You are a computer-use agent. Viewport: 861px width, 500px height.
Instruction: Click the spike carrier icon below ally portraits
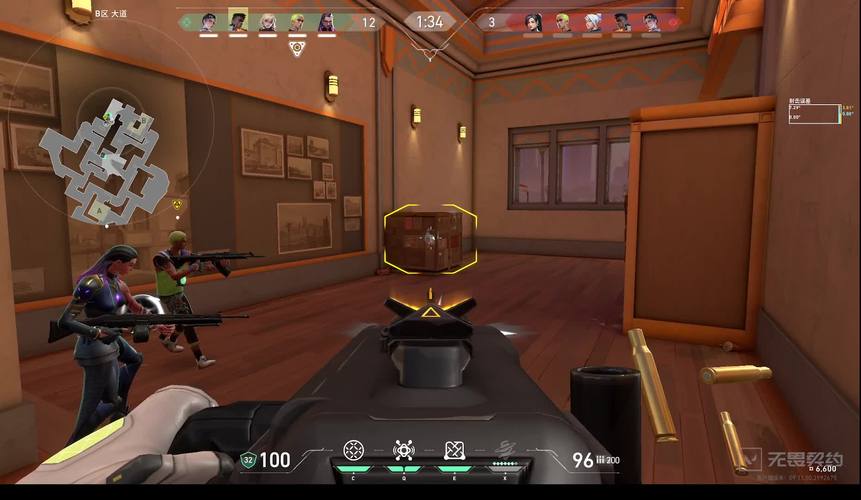click(296, 46)
